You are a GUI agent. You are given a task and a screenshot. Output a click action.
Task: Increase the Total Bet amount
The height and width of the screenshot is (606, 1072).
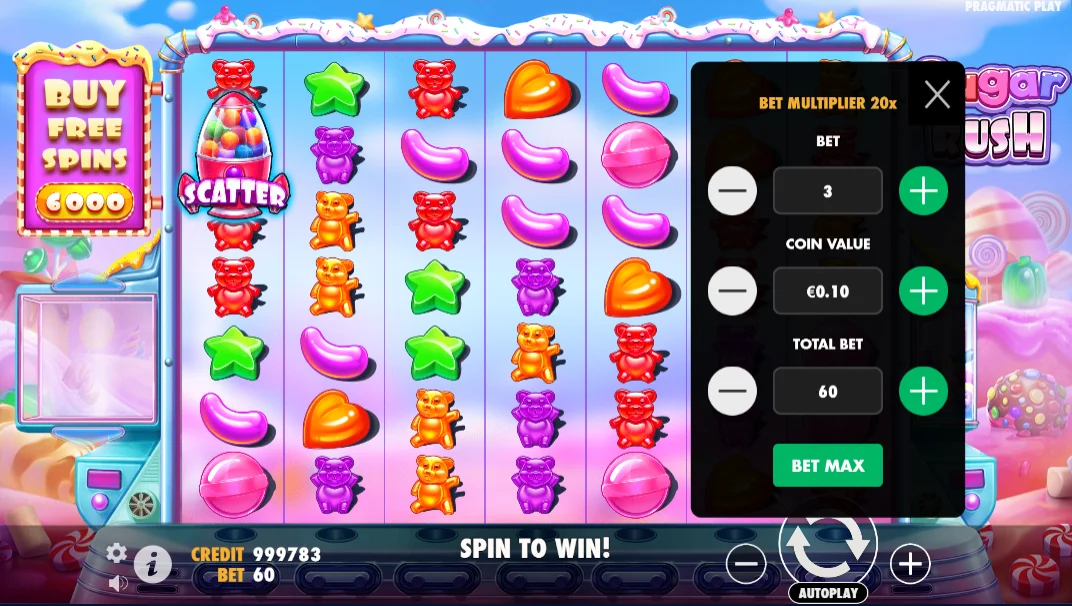(923, 391)
